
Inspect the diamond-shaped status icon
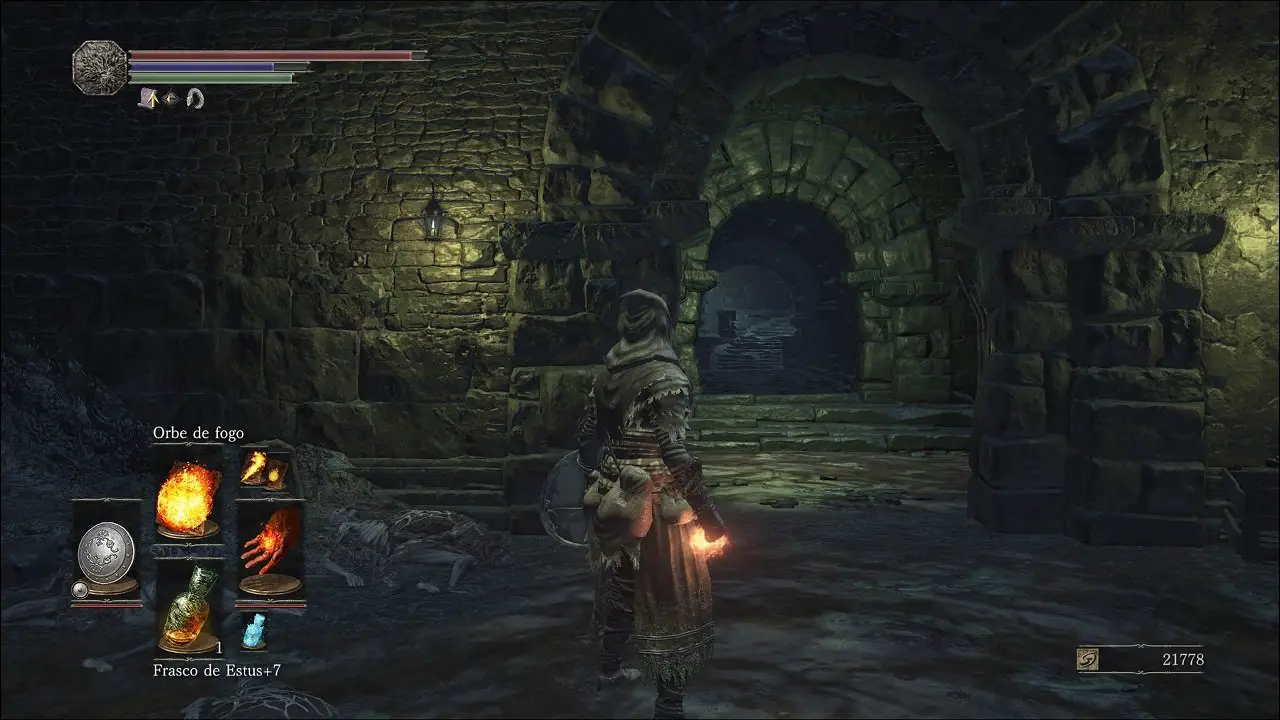click(171, 98)
